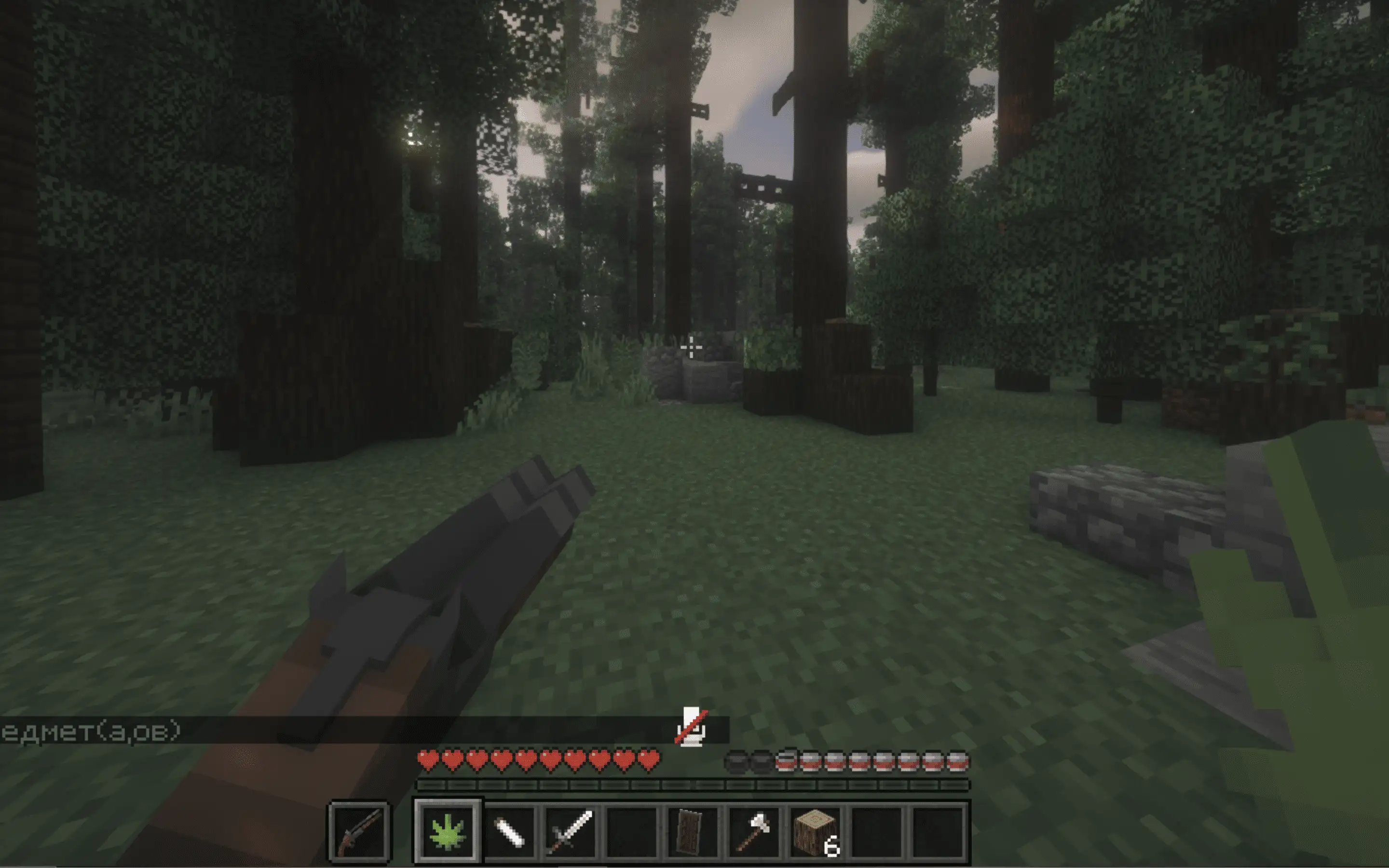The height and width of the screenshot is (868, 1389).
Task: Pick the iron axe hotbar slot
Action: click(x=754, y=830)
